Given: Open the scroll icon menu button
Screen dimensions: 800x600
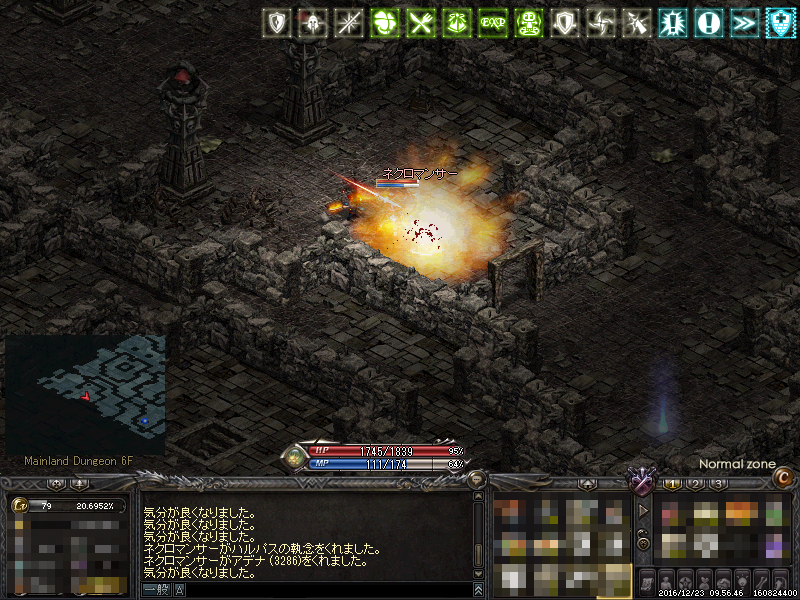Looking at the screenshot, I should 646,582.
